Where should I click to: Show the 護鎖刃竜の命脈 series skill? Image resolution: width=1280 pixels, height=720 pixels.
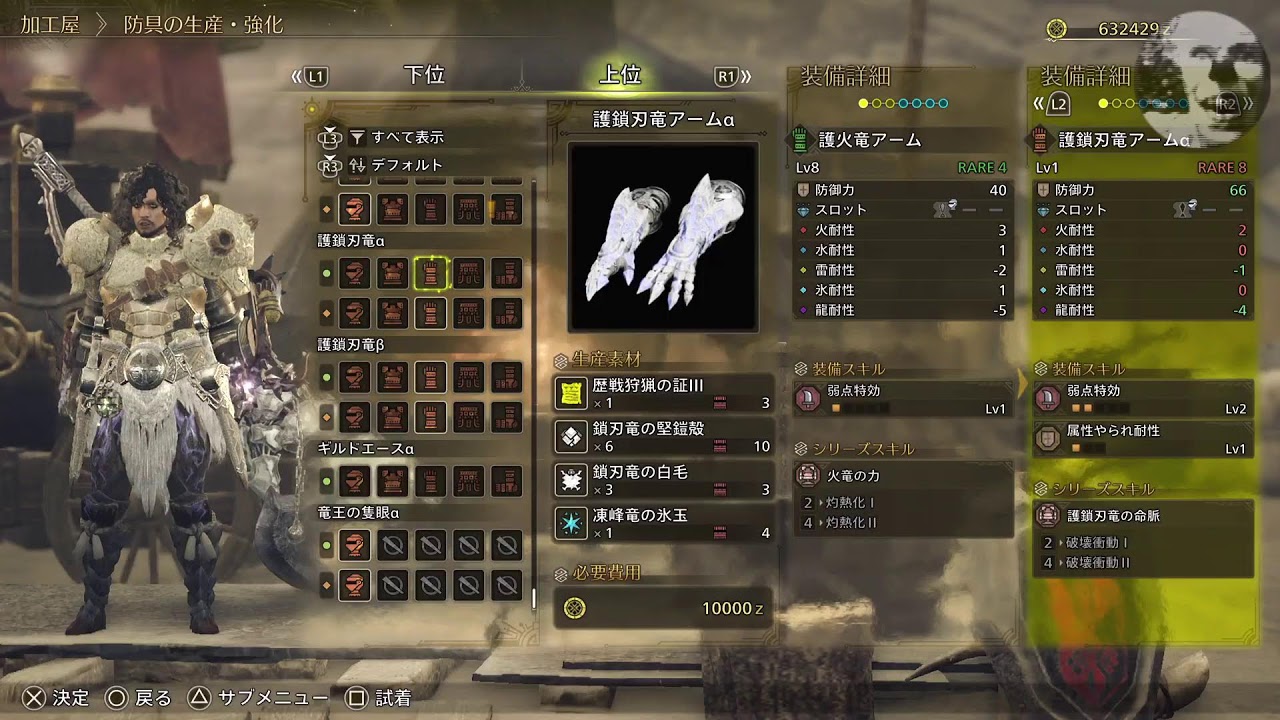click(x=1143, y=516)
